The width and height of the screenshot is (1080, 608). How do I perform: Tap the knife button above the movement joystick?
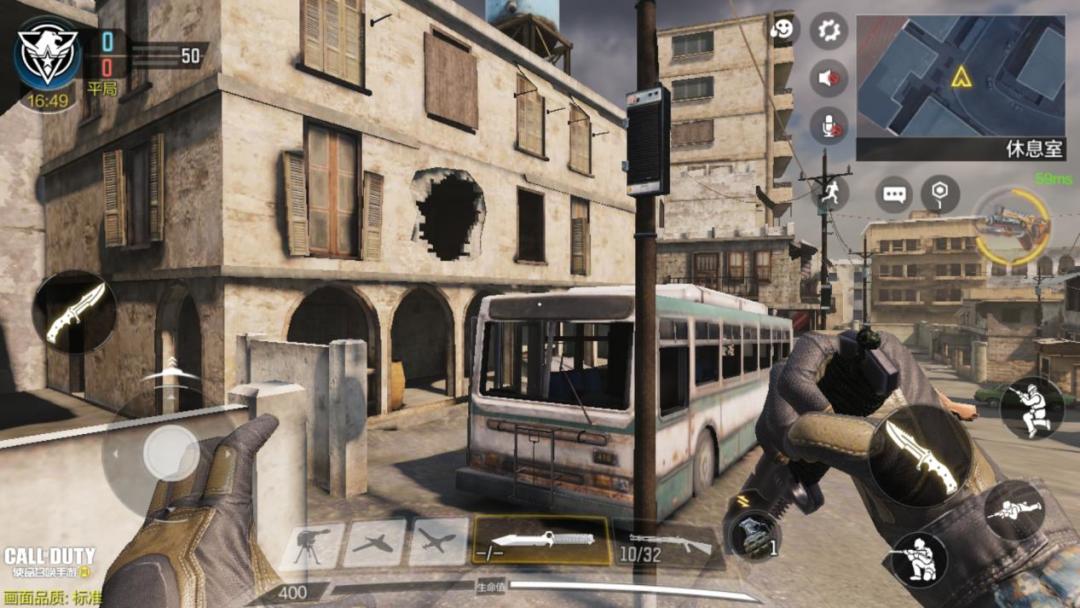pyautogui.click(x=74, y=312)
